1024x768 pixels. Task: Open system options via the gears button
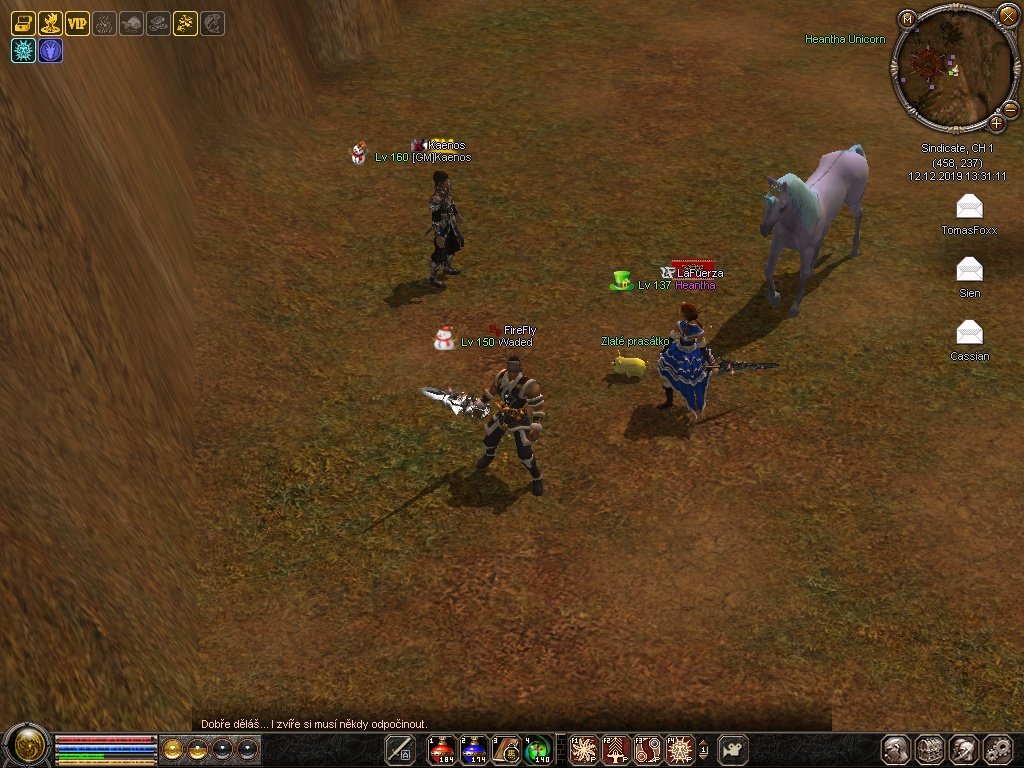point(997,749)
